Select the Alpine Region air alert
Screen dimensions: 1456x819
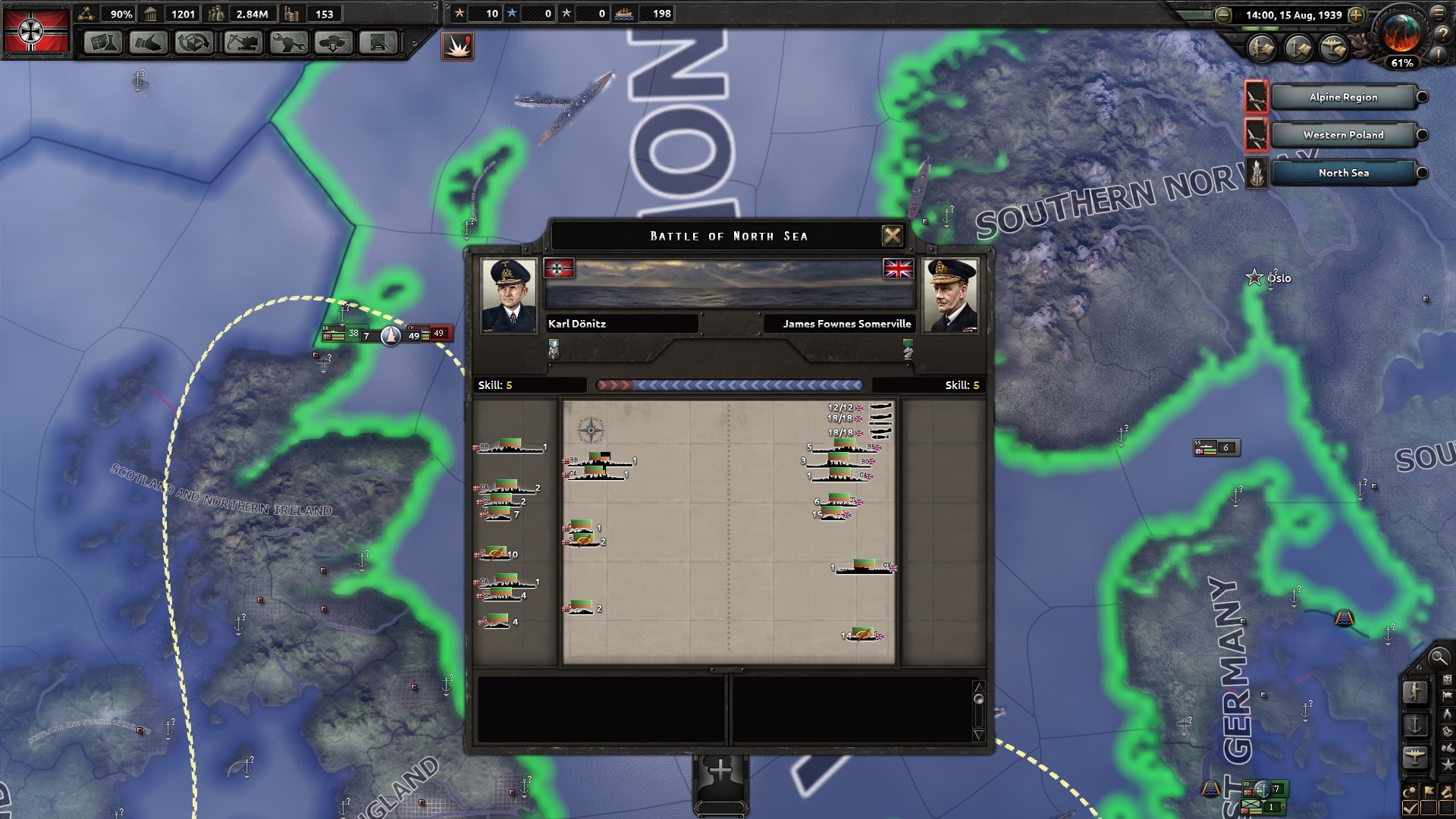click(1342, 97)
